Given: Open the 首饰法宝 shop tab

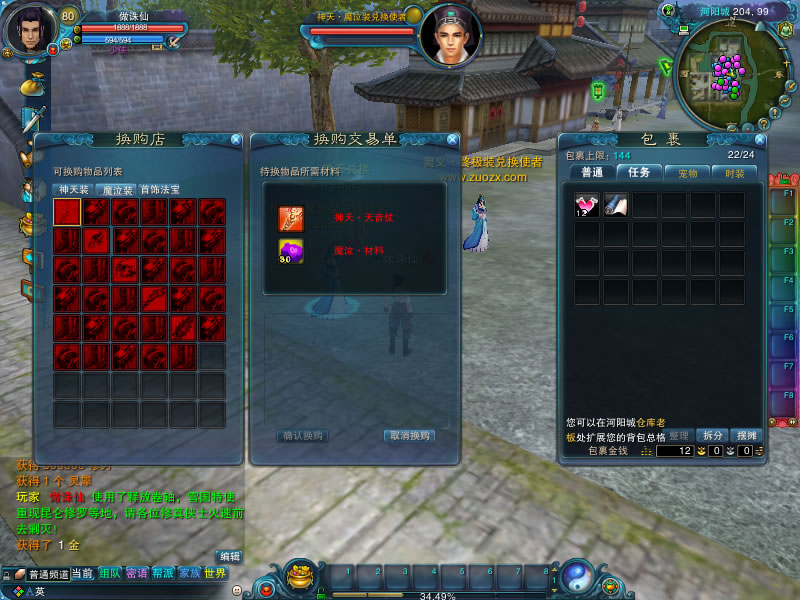Looking at the screenshot, I should [x=160, y=190].
